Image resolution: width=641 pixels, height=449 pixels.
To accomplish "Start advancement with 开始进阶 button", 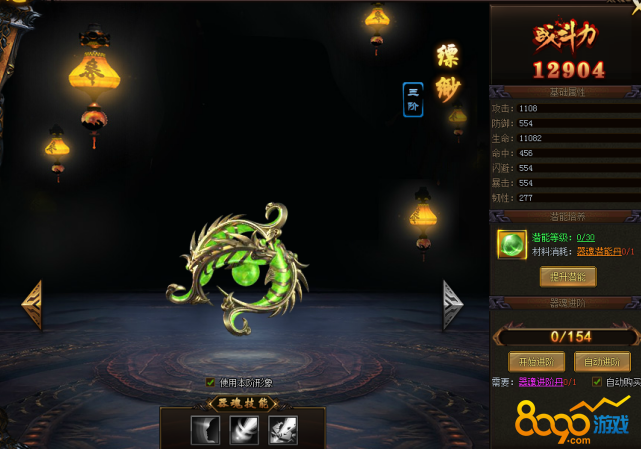I will [537, 361].
